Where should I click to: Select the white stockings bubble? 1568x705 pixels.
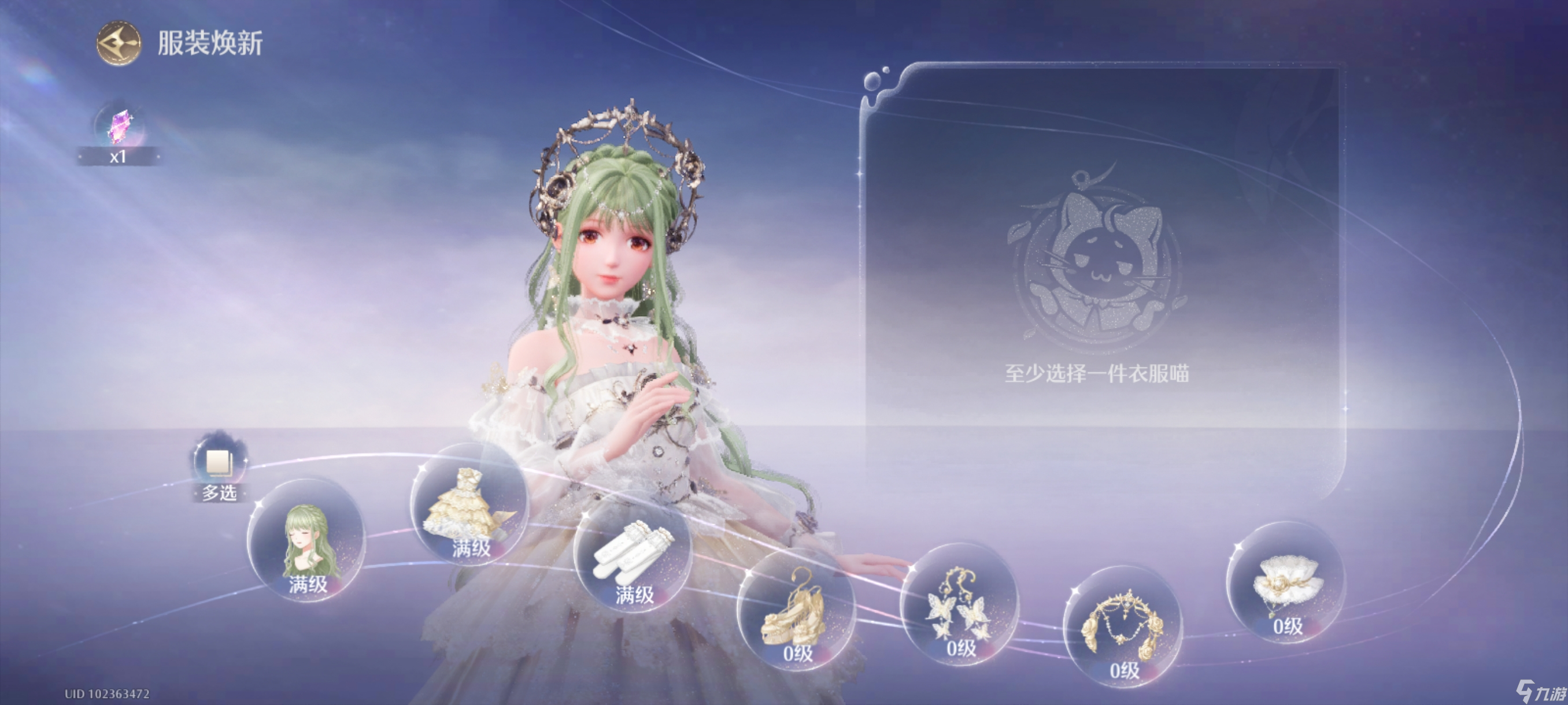pyautogui.click(x=633, y=554)
